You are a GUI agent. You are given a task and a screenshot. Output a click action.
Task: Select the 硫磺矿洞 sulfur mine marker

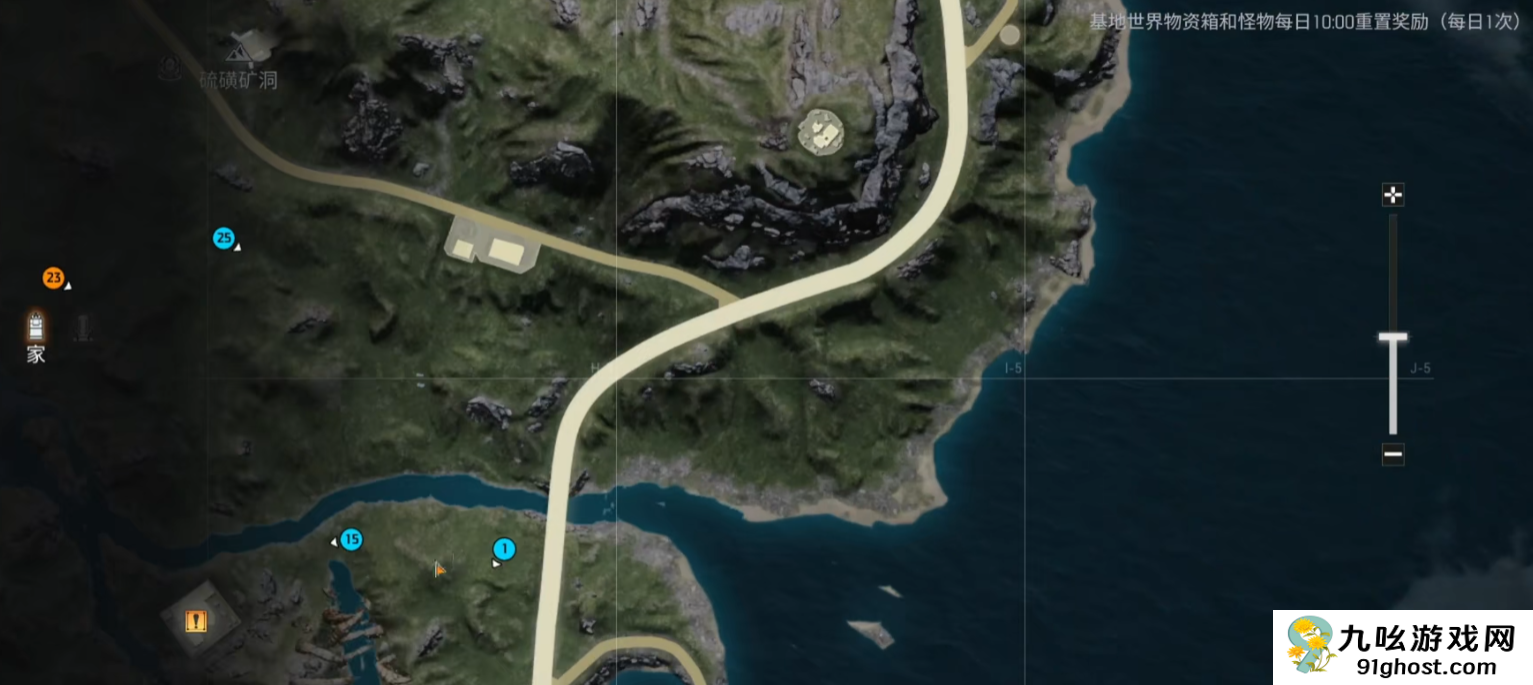pyautogui.click(x=241, y=47)
